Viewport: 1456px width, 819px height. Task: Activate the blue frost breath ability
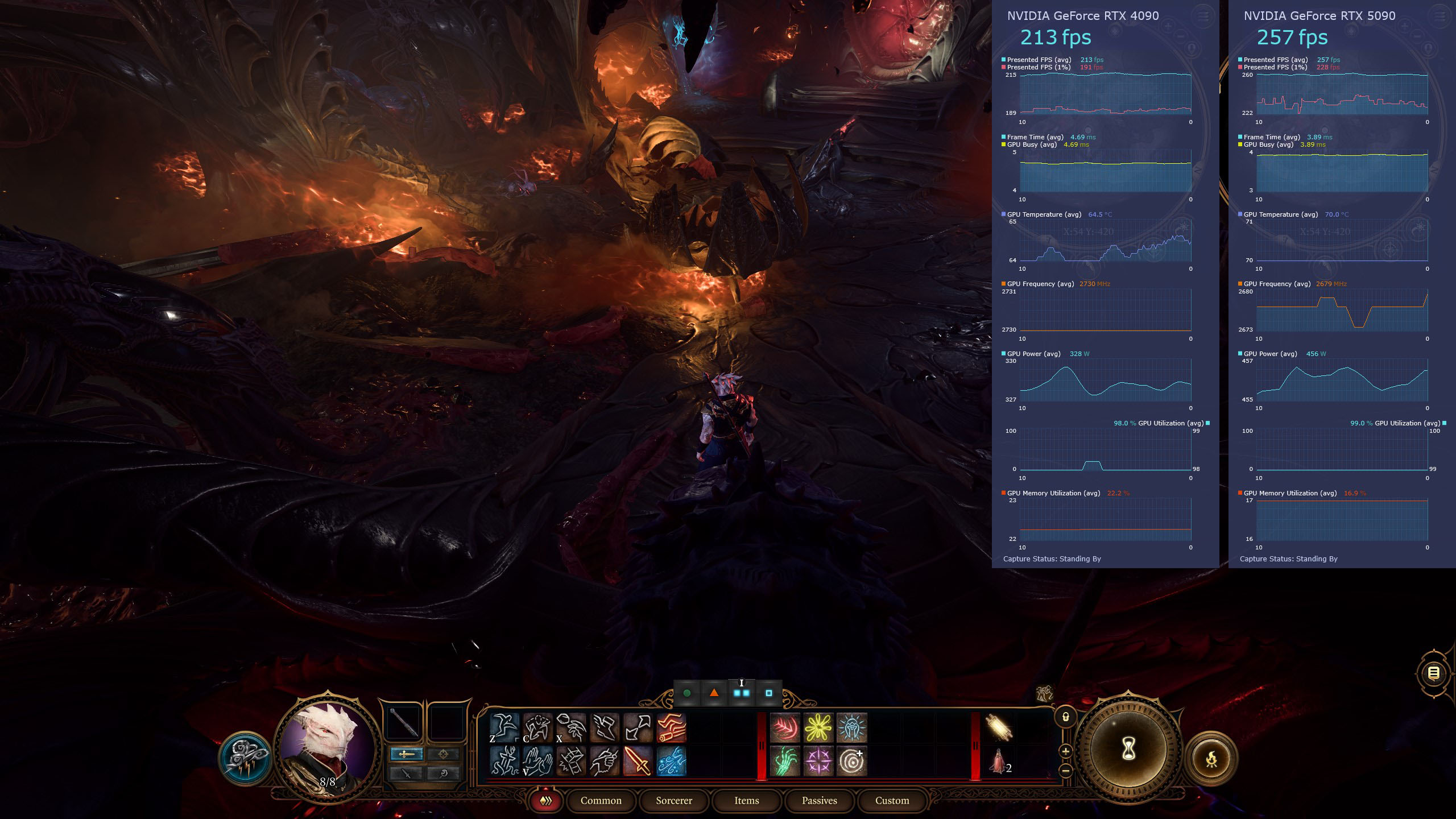click(672, 761)
